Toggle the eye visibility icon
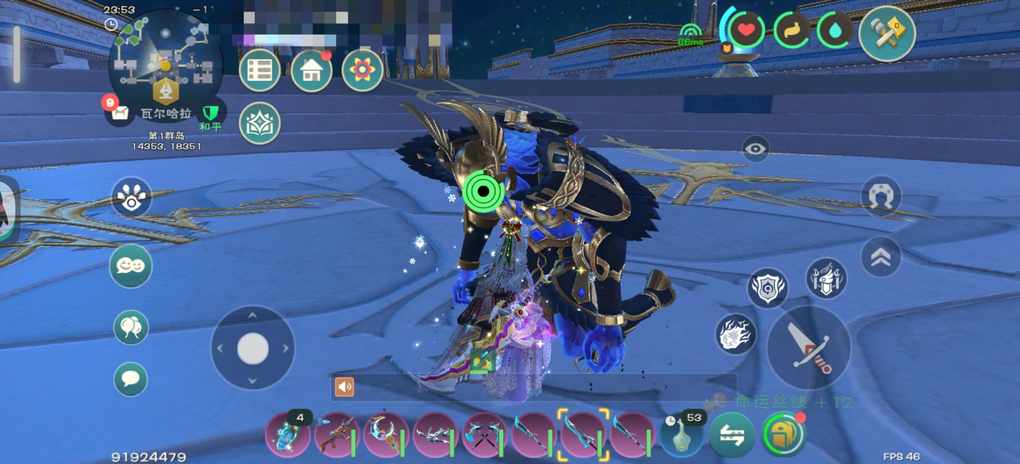This screenshot has width=1020, height=464. pyautogui.click(x=756, y=149)
